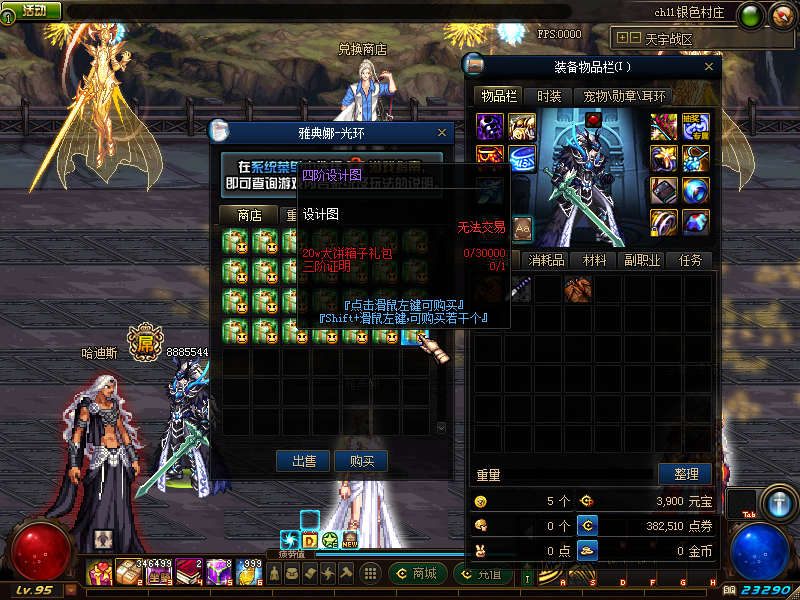Screen dimensions: 800x600
Task: Open the 副职业 sub-profession tab
Action: [645, 260]
